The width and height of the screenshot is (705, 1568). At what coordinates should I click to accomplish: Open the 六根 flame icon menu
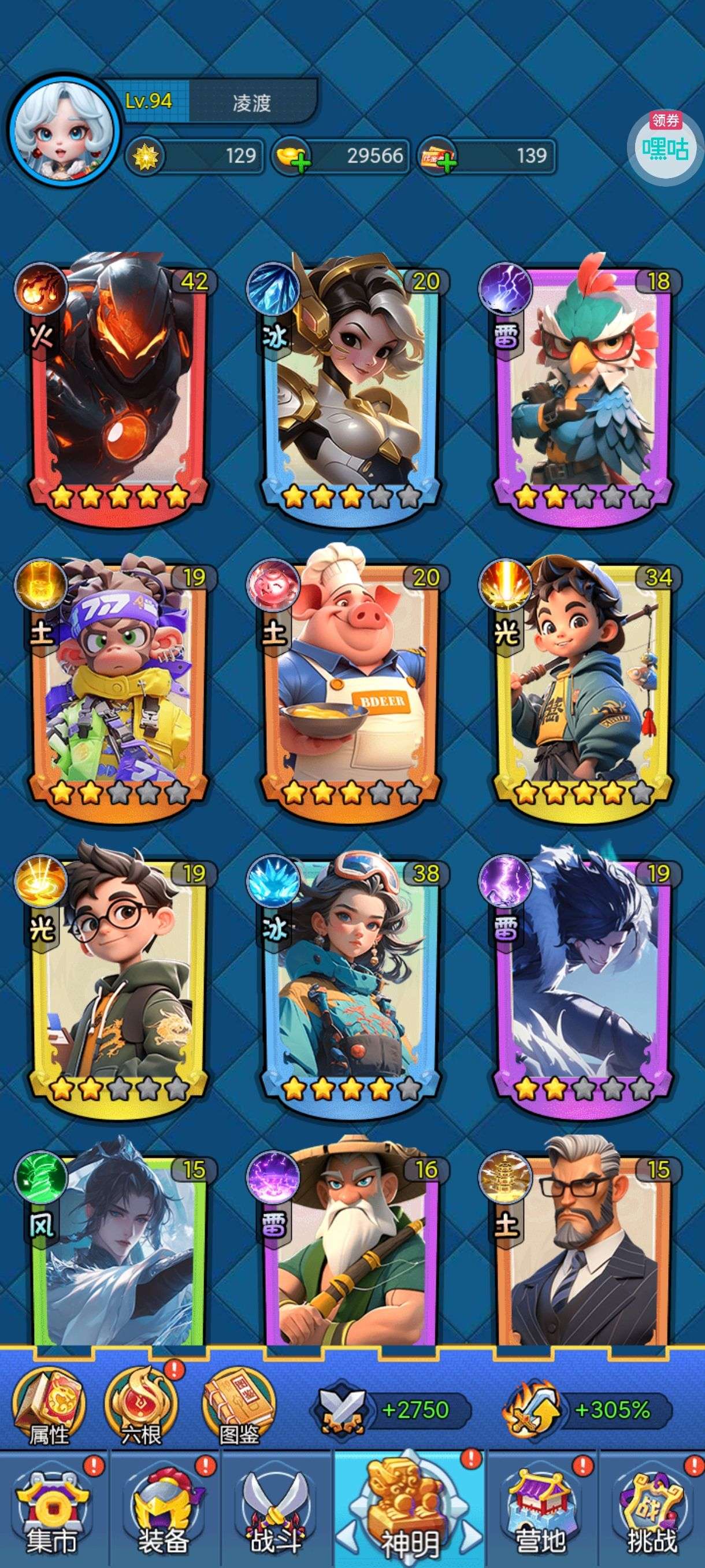[x=141, y=1411]
